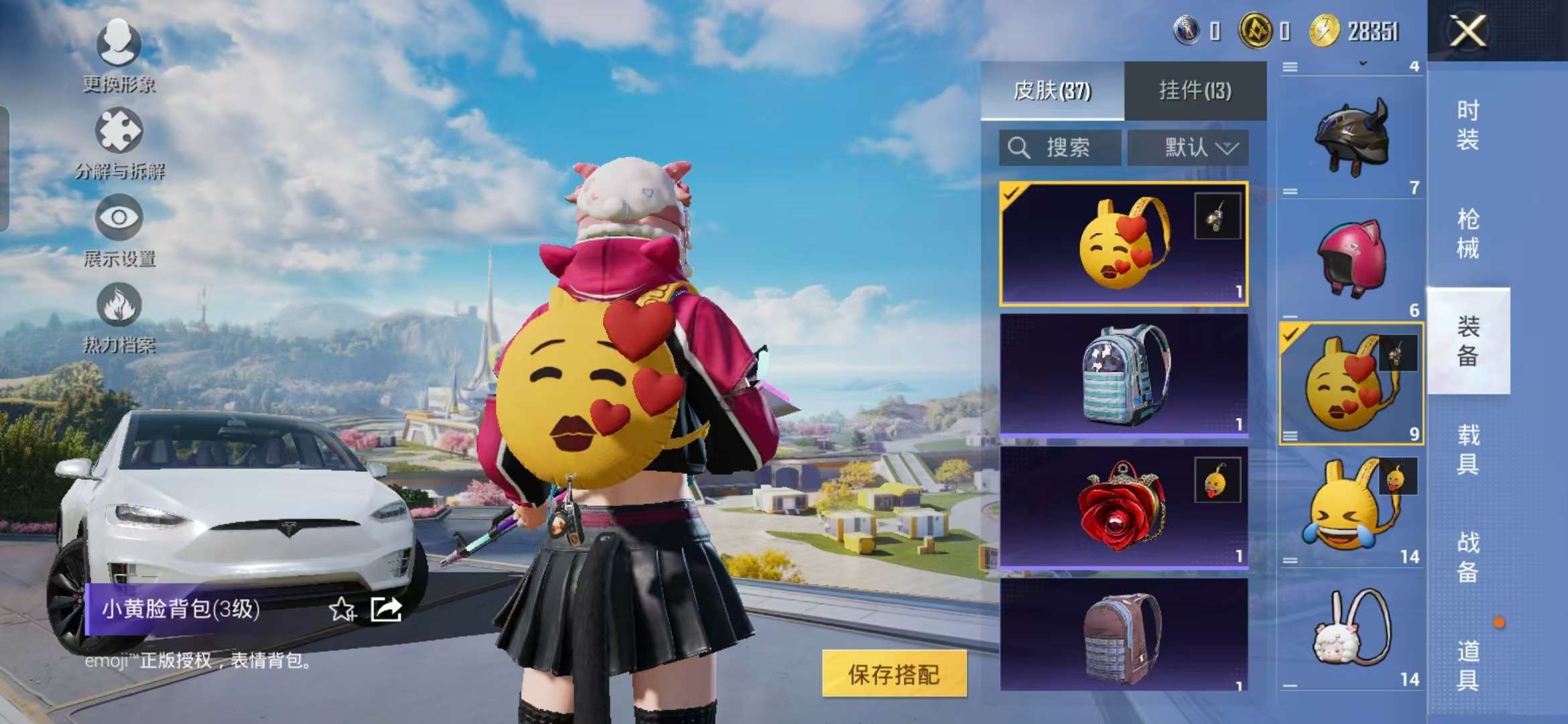Save the outfit with 保存搭配
Viewport: 1568px width, 724px height.
(x=894, y=674)
